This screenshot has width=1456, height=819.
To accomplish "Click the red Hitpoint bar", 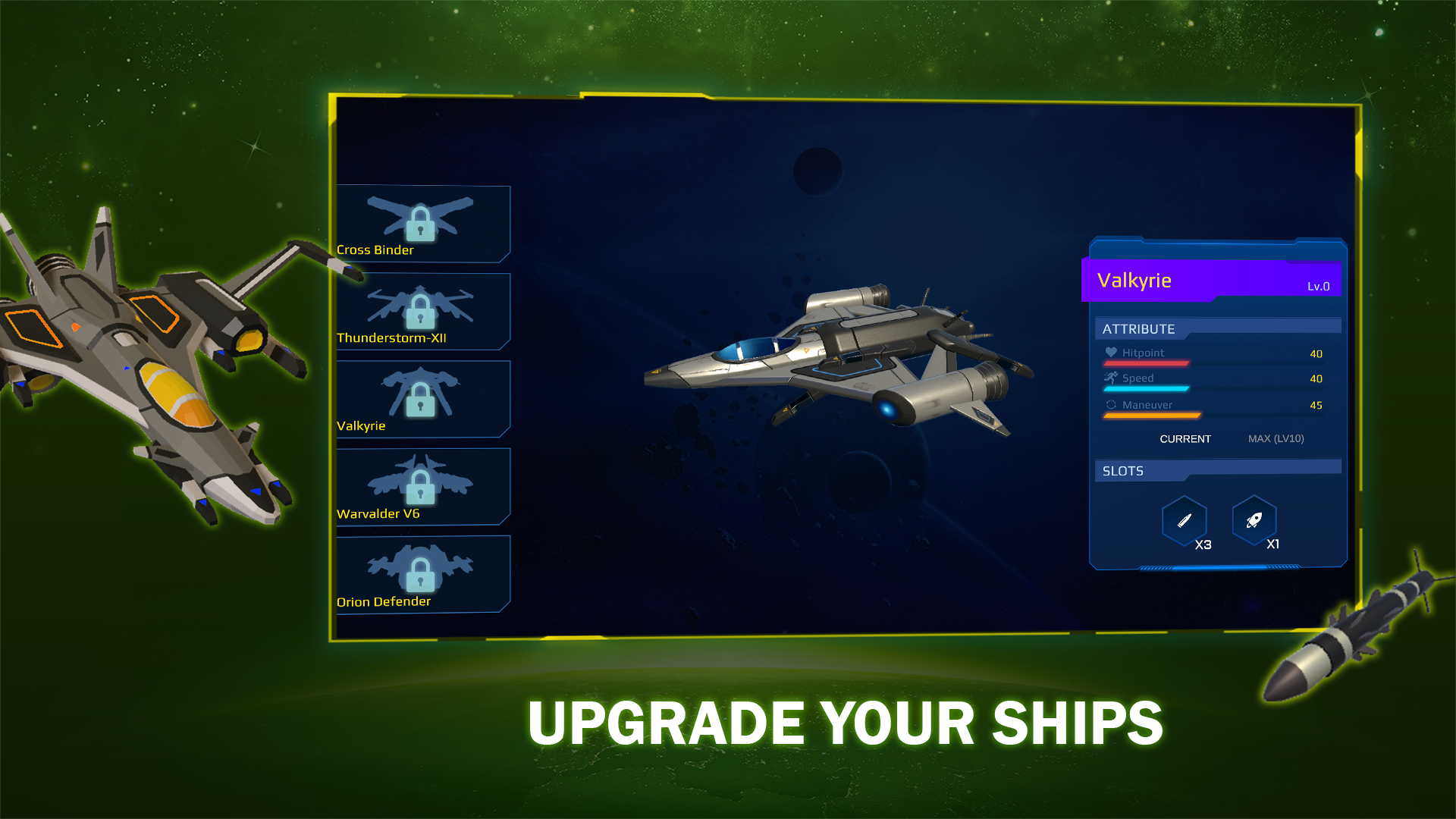I will pos(1147,362).
